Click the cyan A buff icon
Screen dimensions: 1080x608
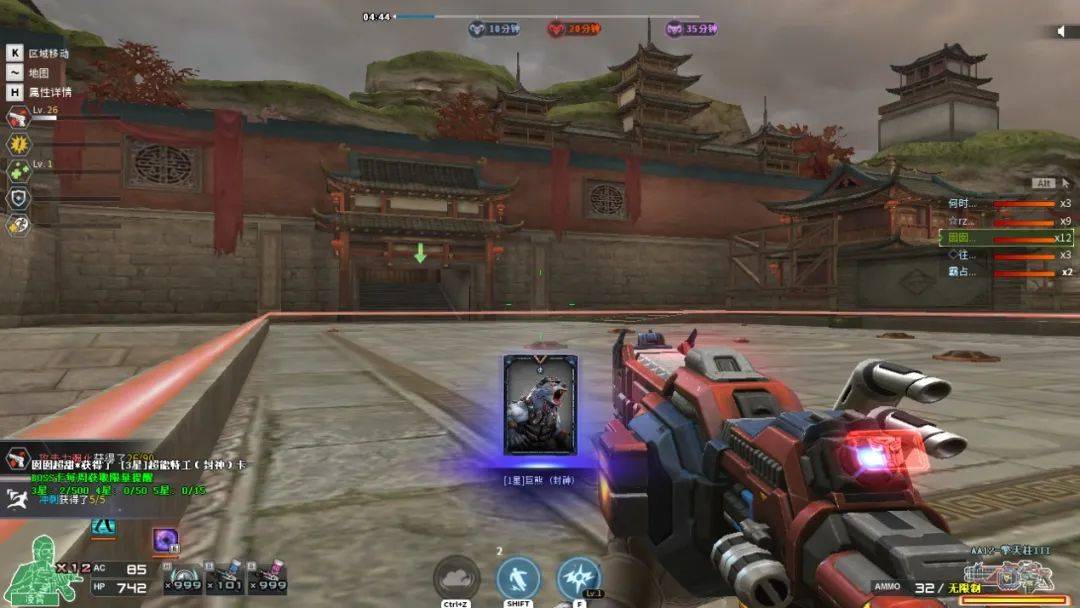point(103,527)
